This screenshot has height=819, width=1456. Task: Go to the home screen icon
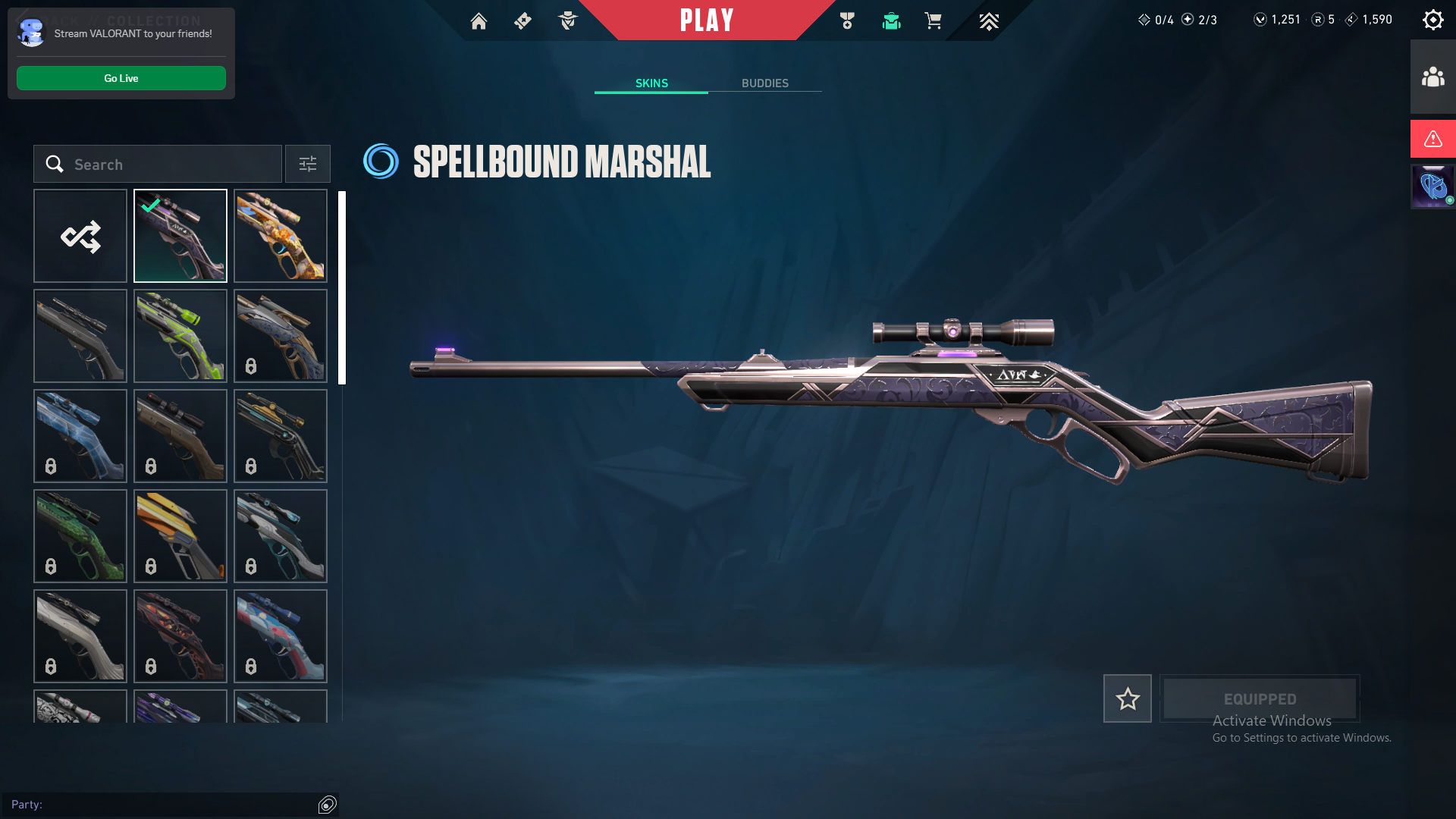click(479, 21)
